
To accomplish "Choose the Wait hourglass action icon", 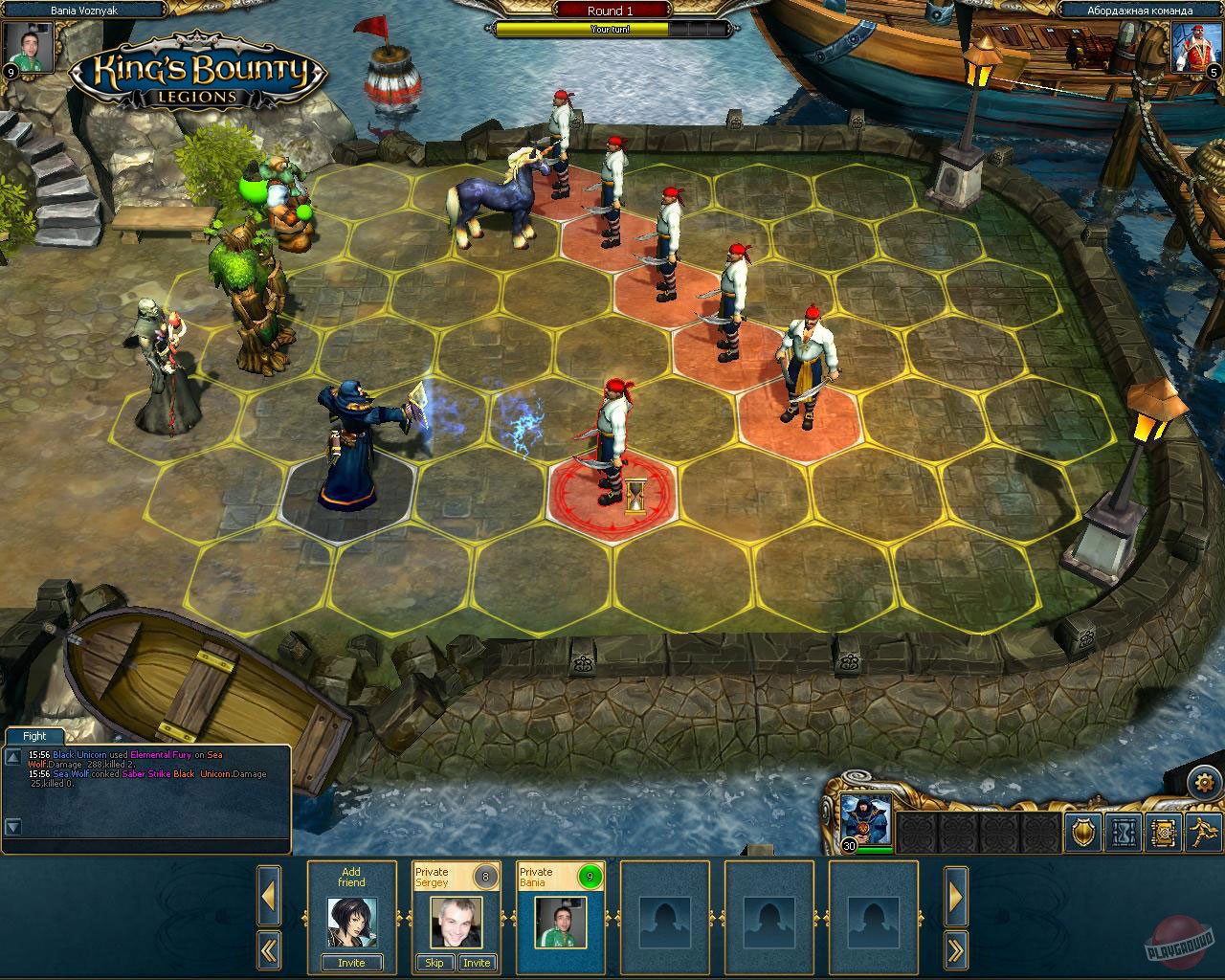I will 1123,834.
